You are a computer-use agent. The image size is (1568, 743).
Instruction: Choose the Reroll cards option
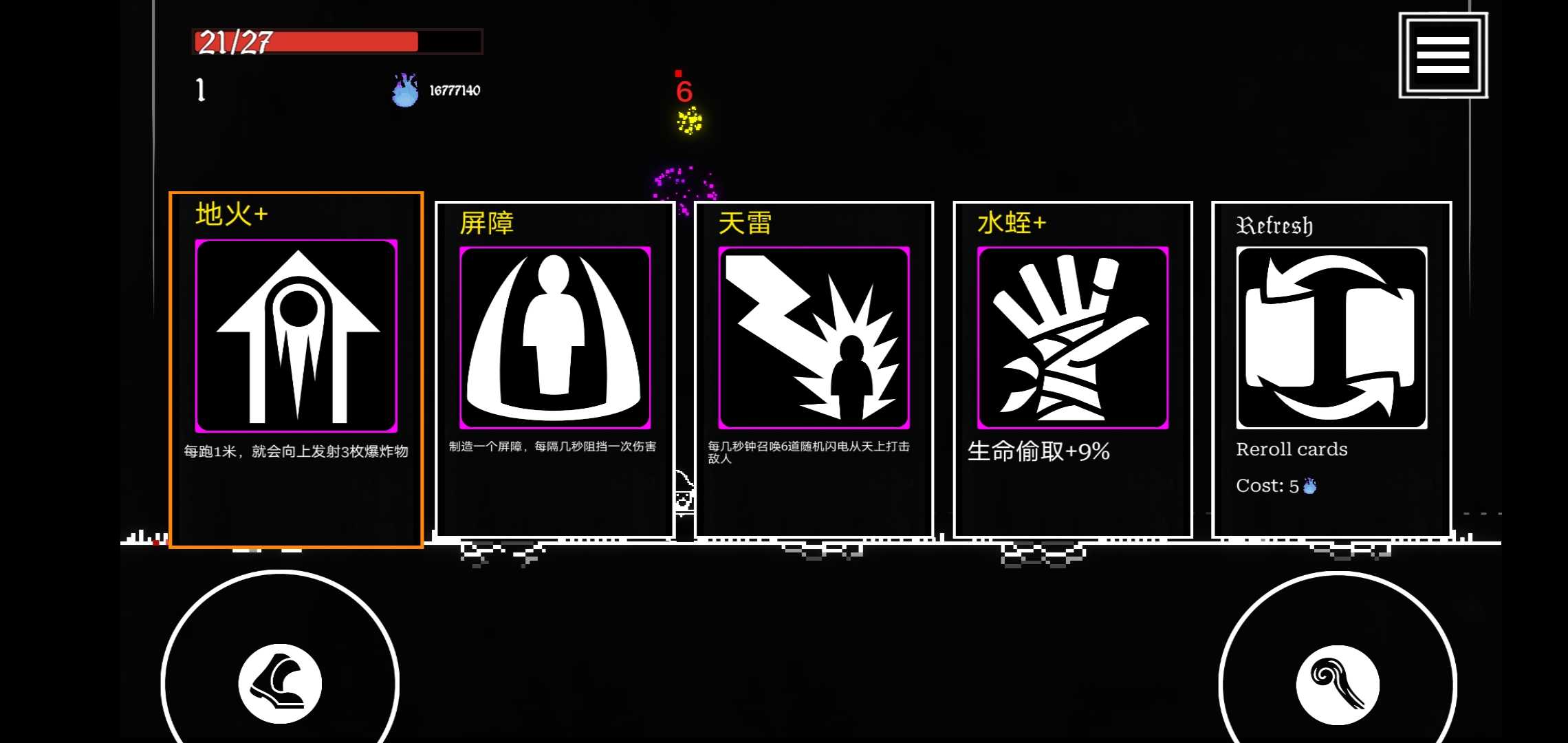click(x=1292, y=449)
